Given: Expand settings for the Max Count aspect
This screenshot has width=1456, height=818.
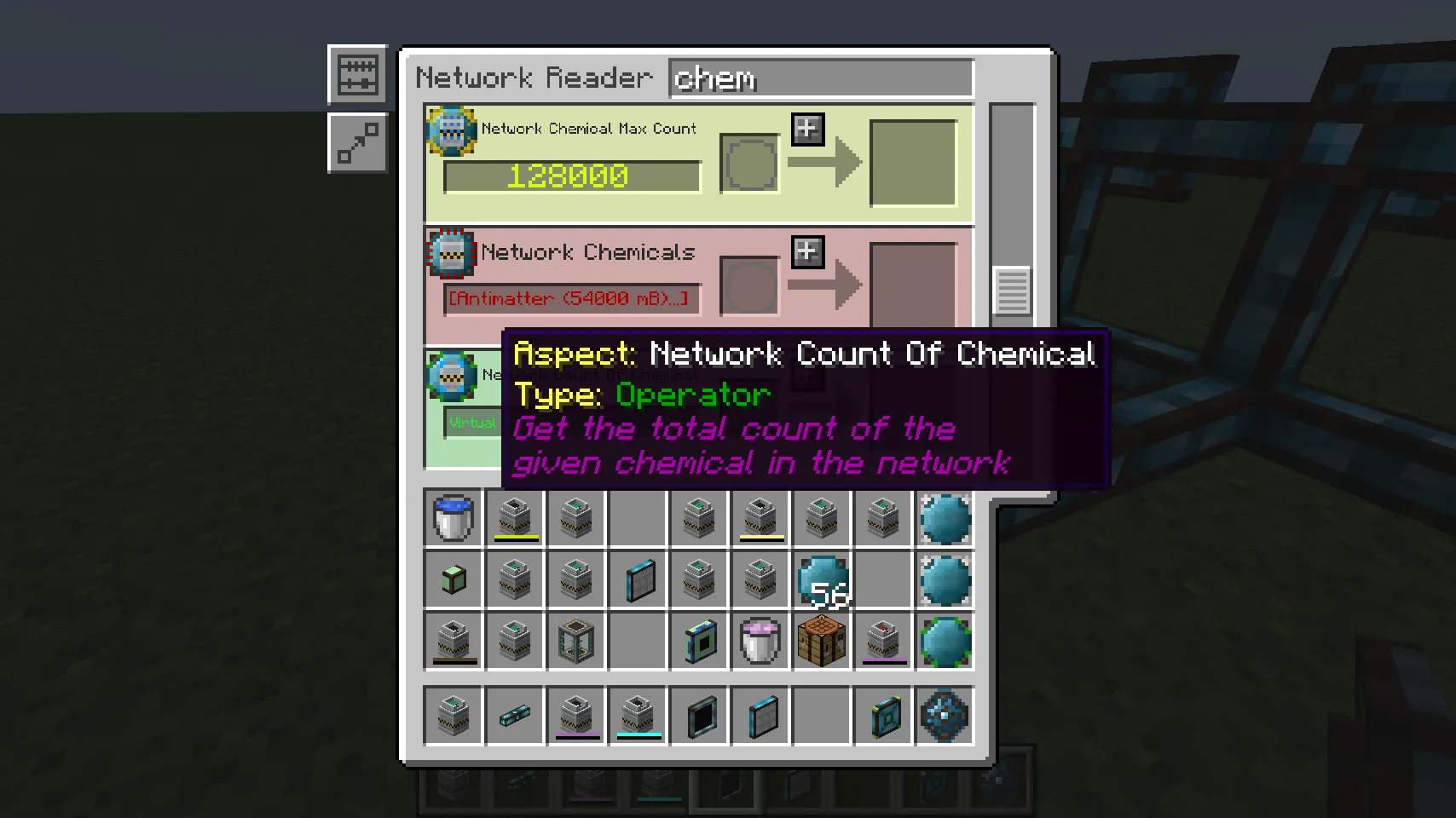Looking at the screenshot, I should click(x=808, y=128).
